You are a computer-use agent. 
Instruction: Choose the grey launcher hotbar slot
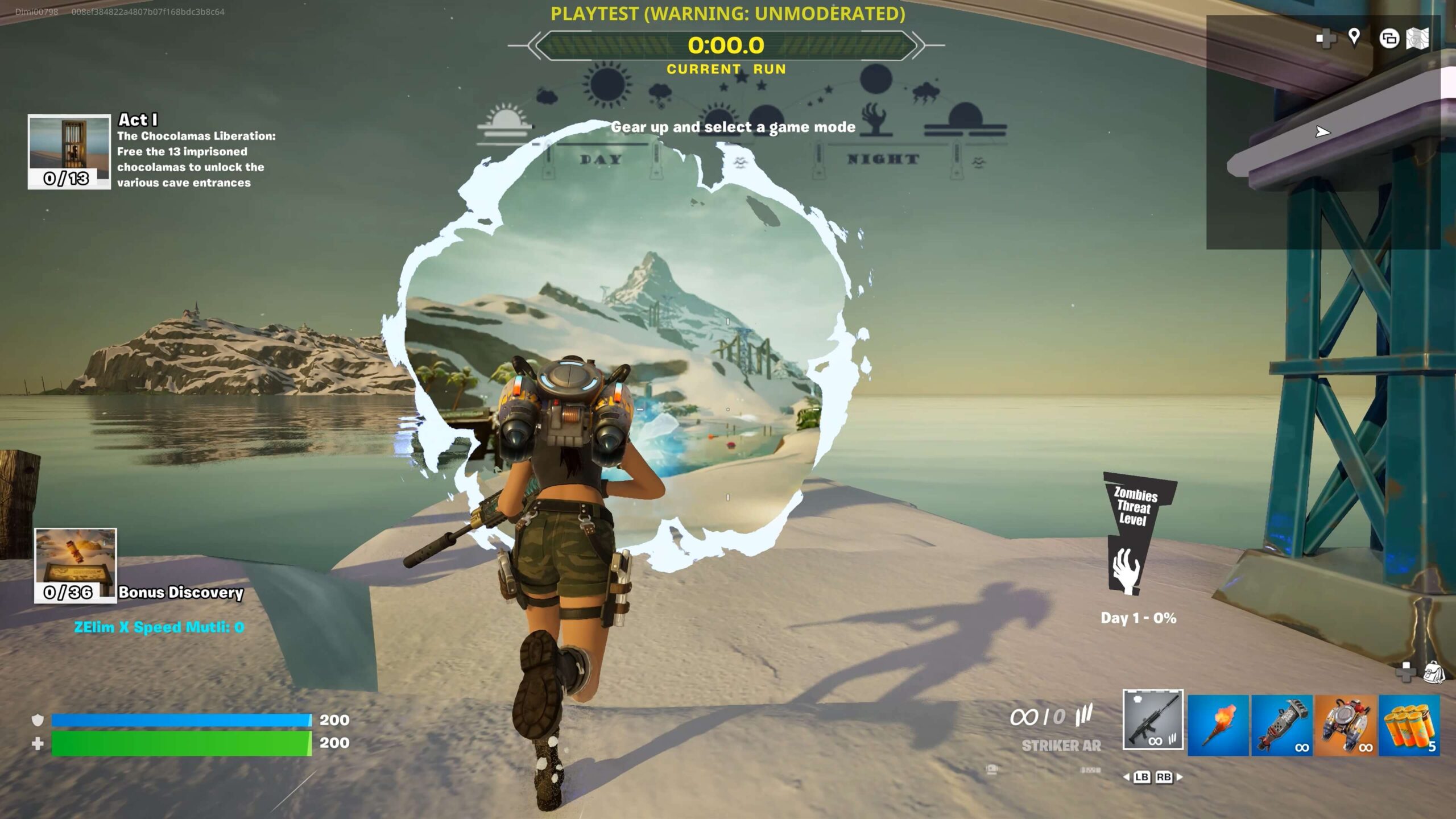[1282, 725]
